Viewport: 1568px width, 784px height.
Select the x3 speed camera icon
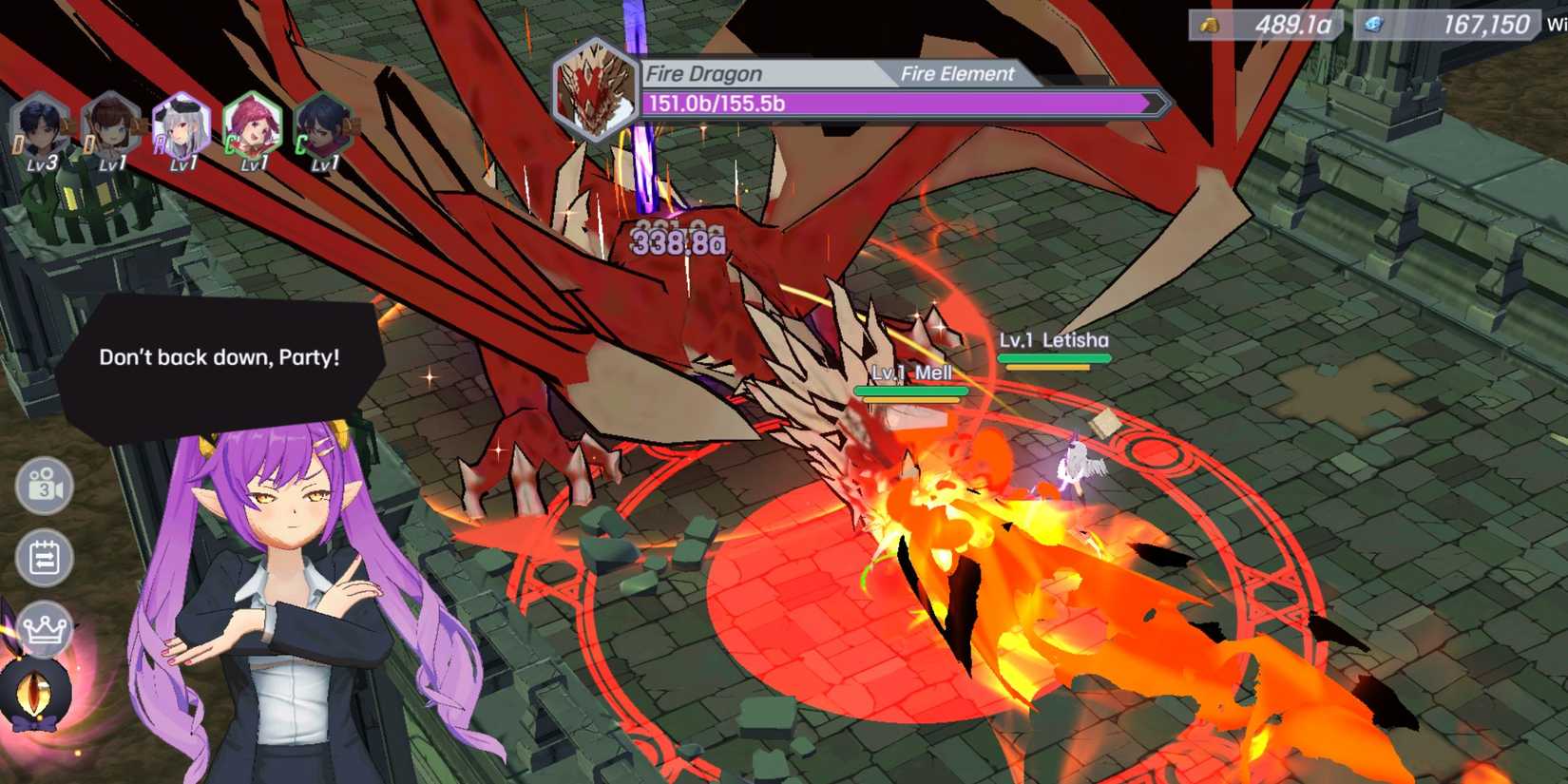pyautogui.click(x=43, y=488)
